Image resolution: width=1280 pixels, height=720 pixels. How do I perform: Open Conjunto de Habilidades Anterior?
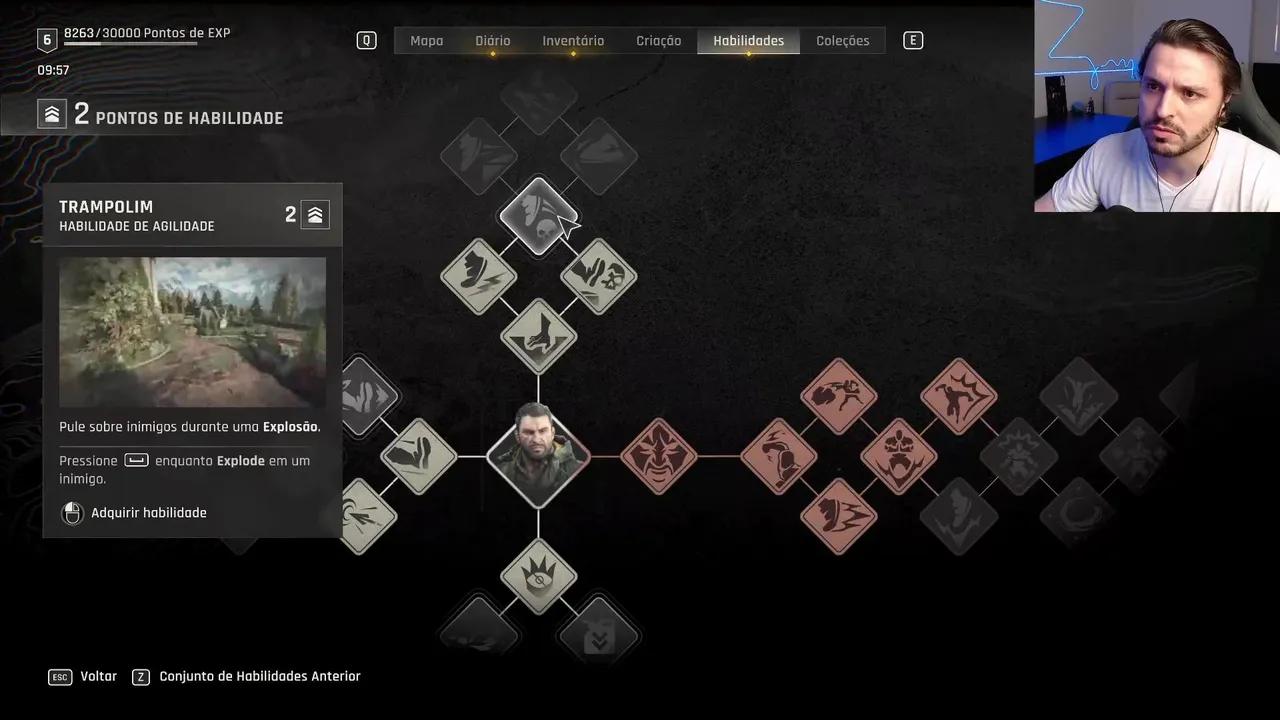tap(259, 677)
